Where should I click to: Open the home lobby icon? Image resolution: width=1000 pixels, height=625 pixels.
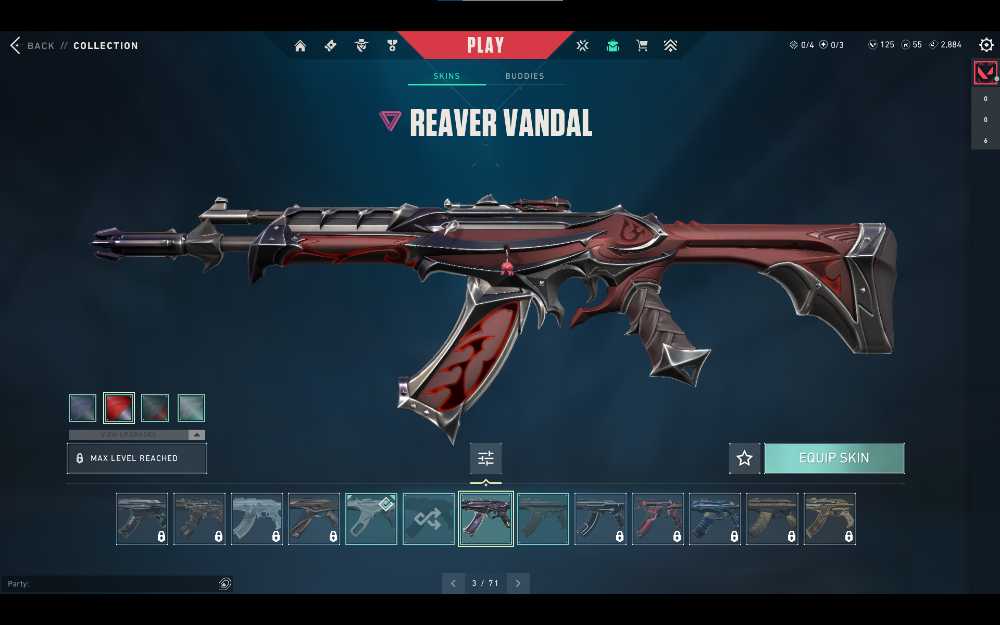click(x=300, y=46)
